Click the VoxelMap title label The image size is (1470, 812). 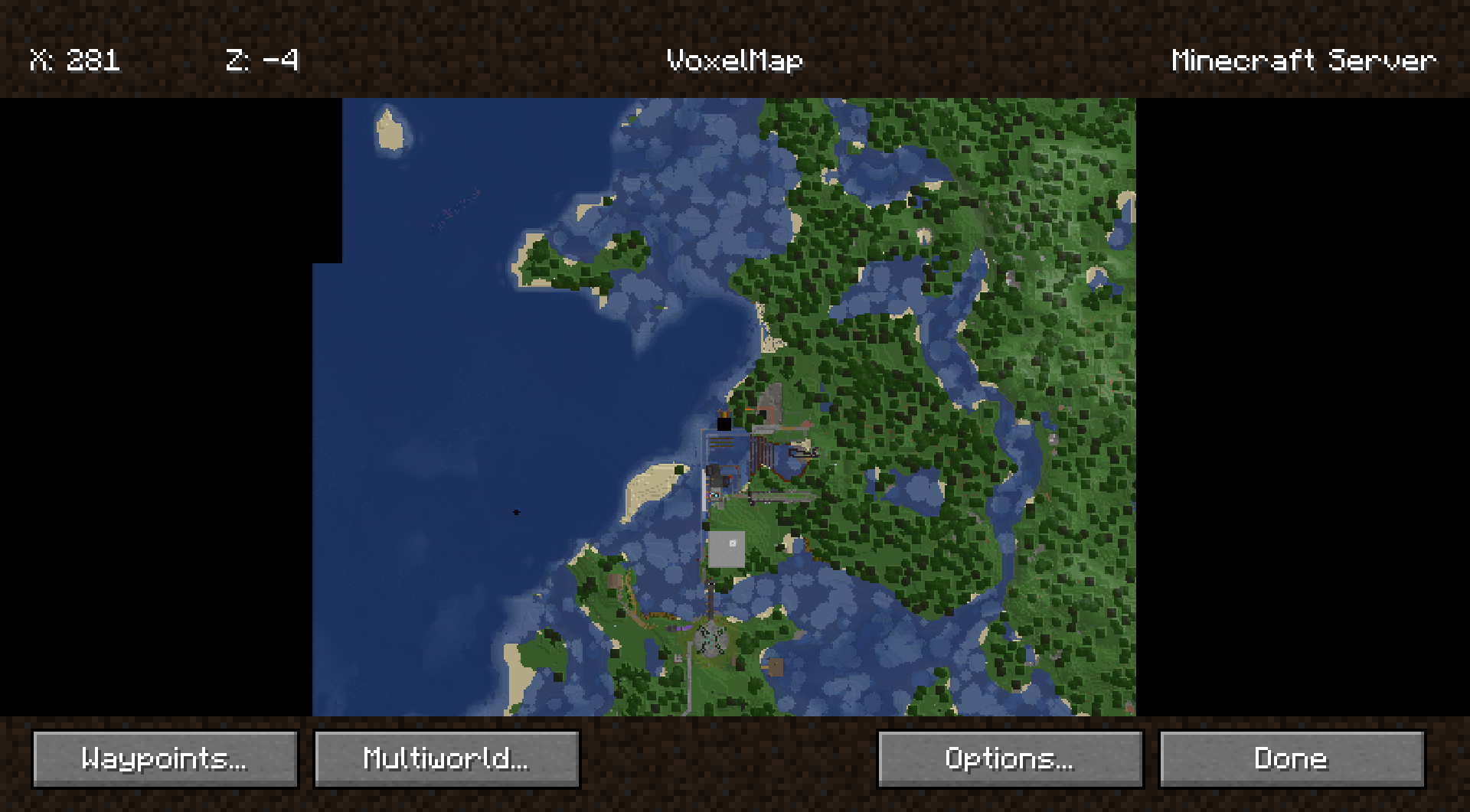click(x=733, y=60)
